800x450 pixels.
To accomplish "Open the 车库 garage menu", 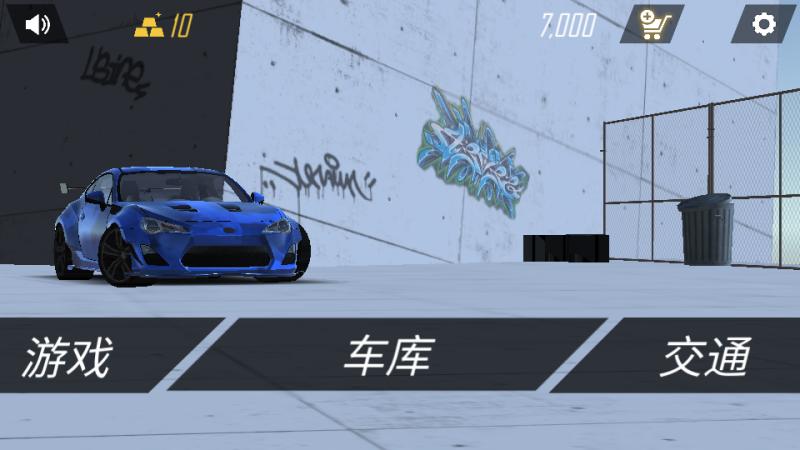I will pyautogui.click(x=390, y=356).
